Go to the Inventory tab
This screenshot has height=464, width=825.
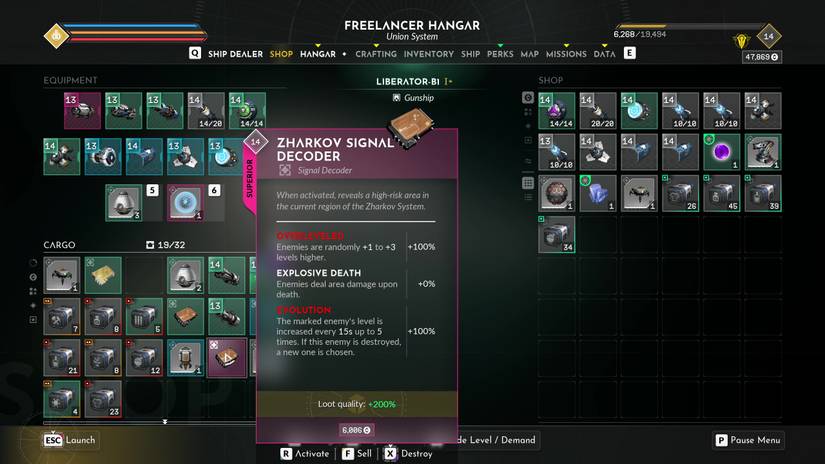click(x=429, y=54)
